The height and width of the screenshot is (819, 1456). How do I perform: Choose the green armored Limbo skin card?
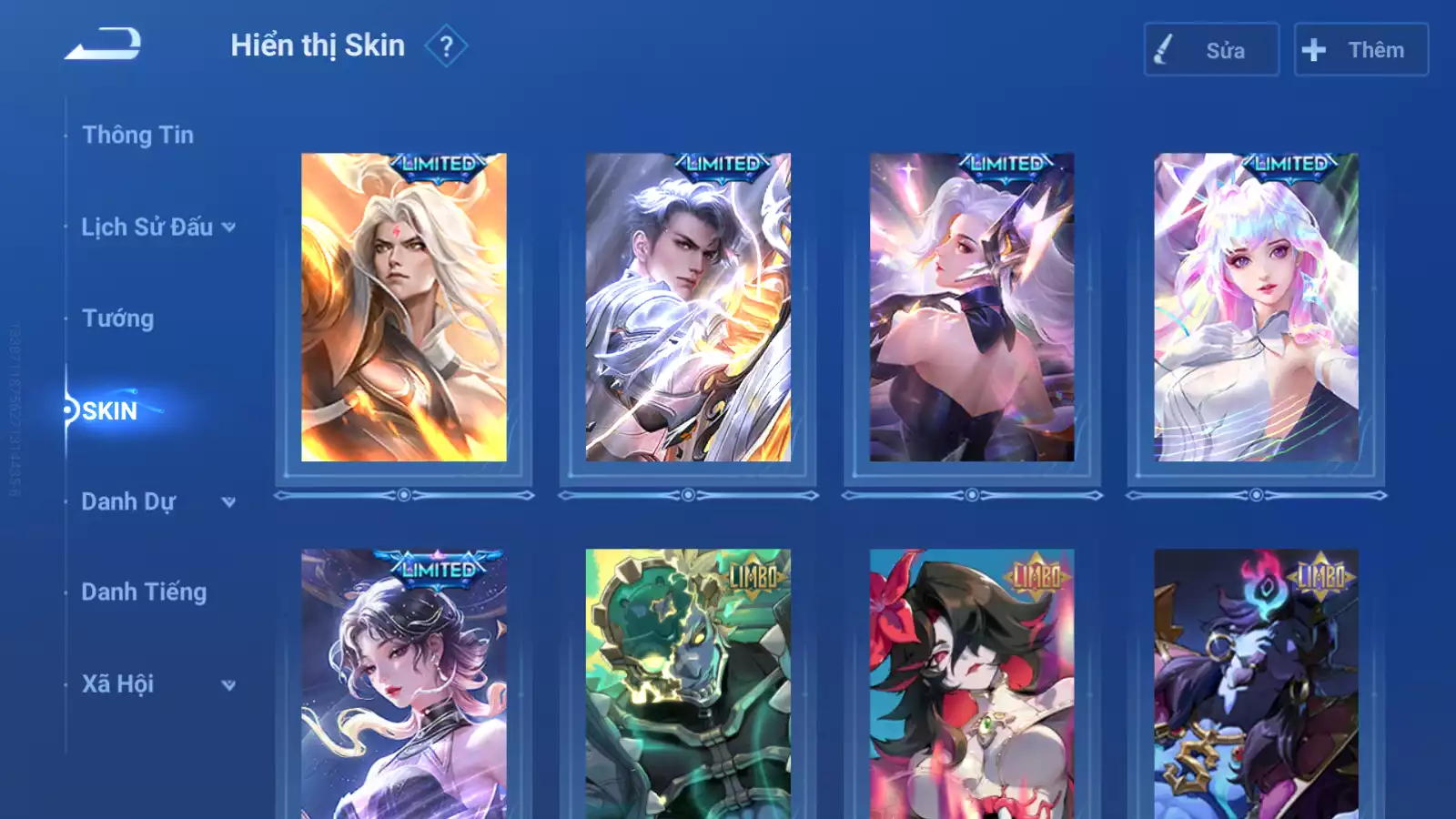coord(688,684)
